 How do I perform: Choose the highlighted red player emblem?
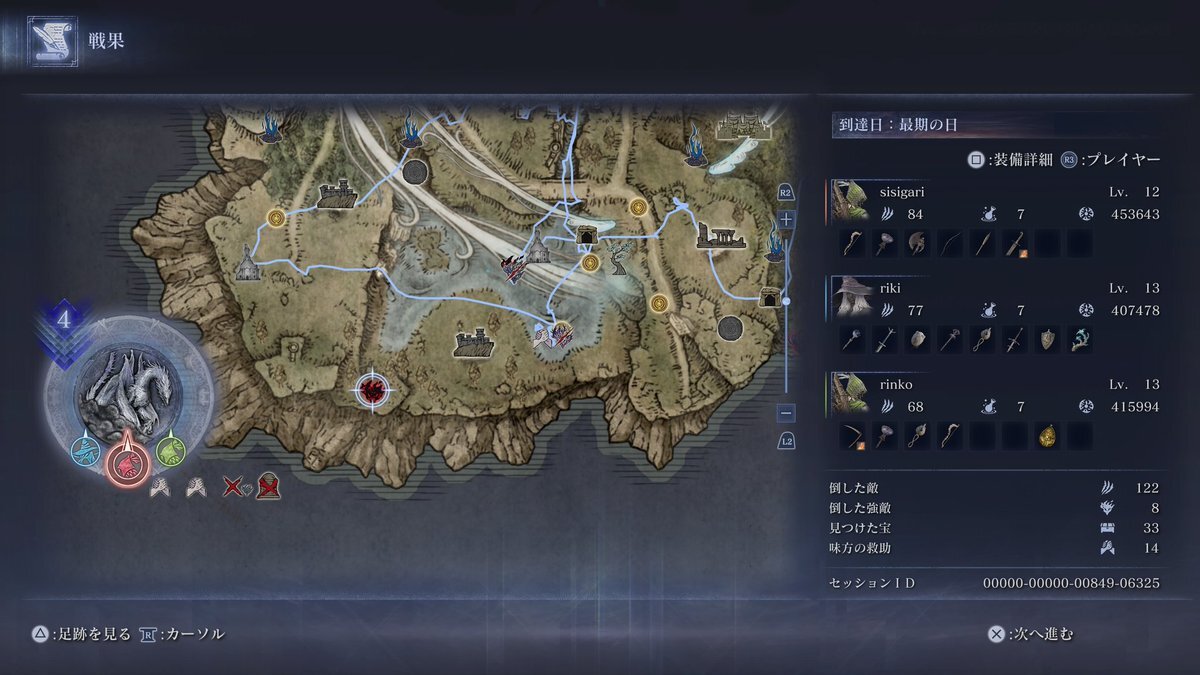point(127,462)
